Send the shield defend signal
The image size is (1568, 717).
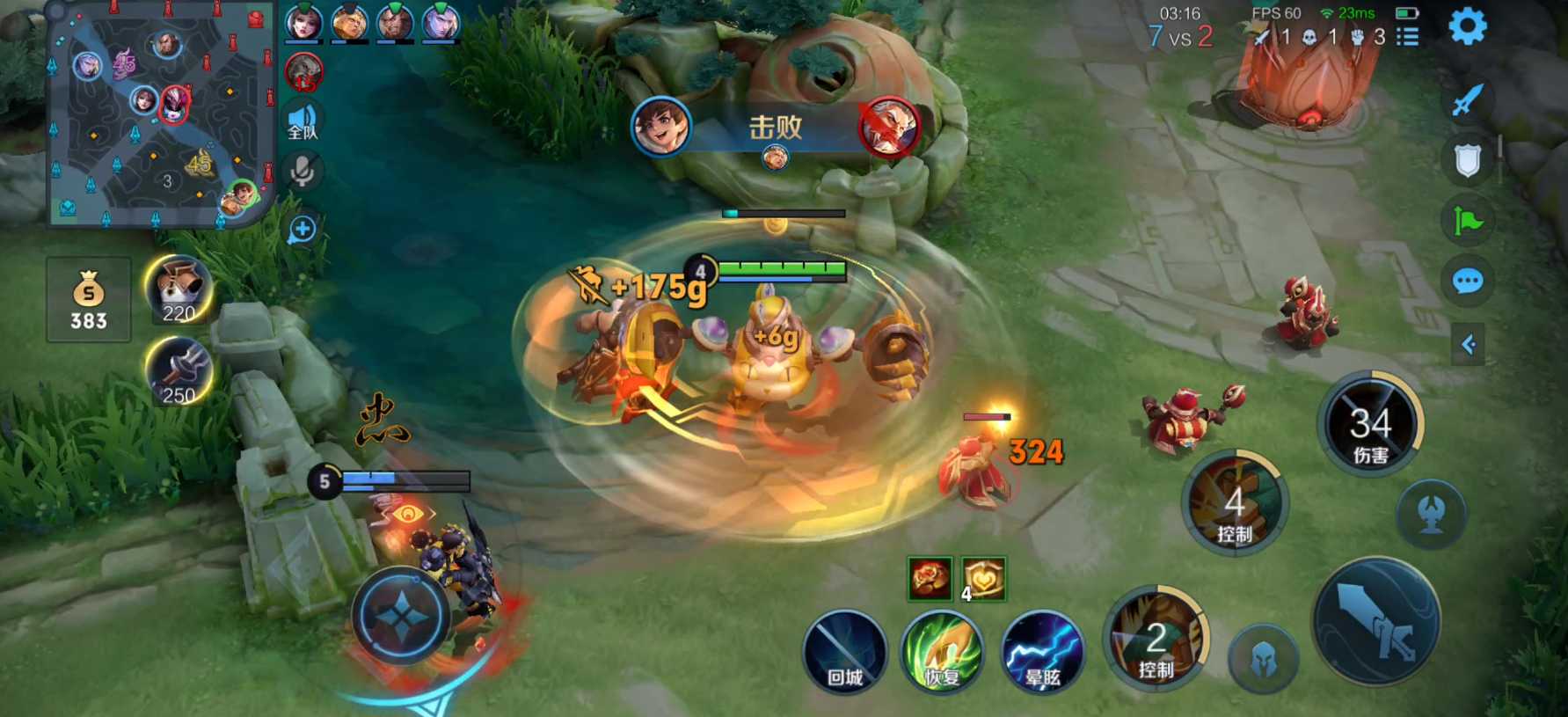pyautogui.click(x=1467, y=160)
